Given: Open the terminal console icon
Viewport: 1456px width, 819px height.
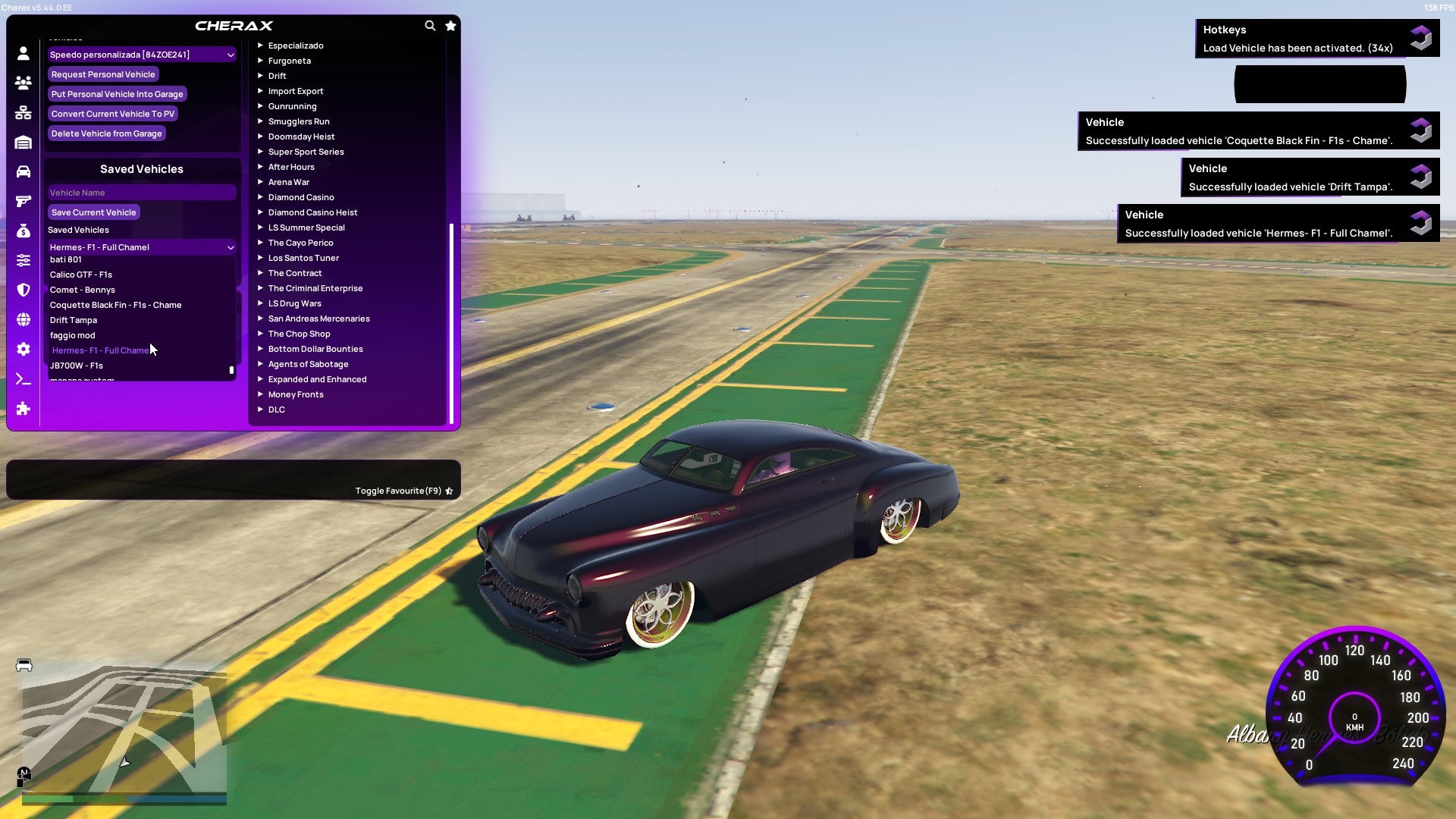Looking at the screenshot, I should point(23,378).
